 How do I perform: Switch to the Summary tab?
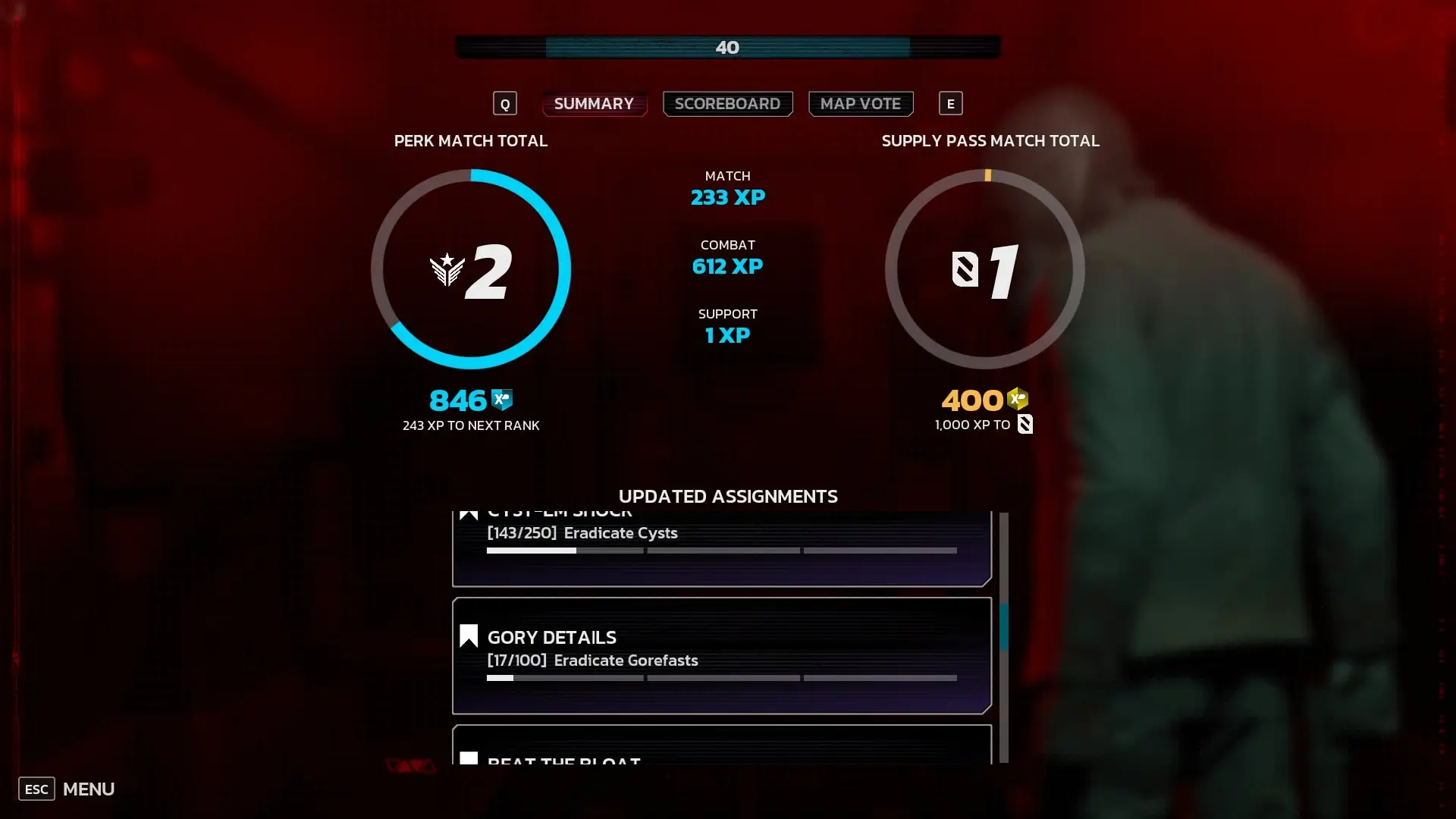(594, 104)
